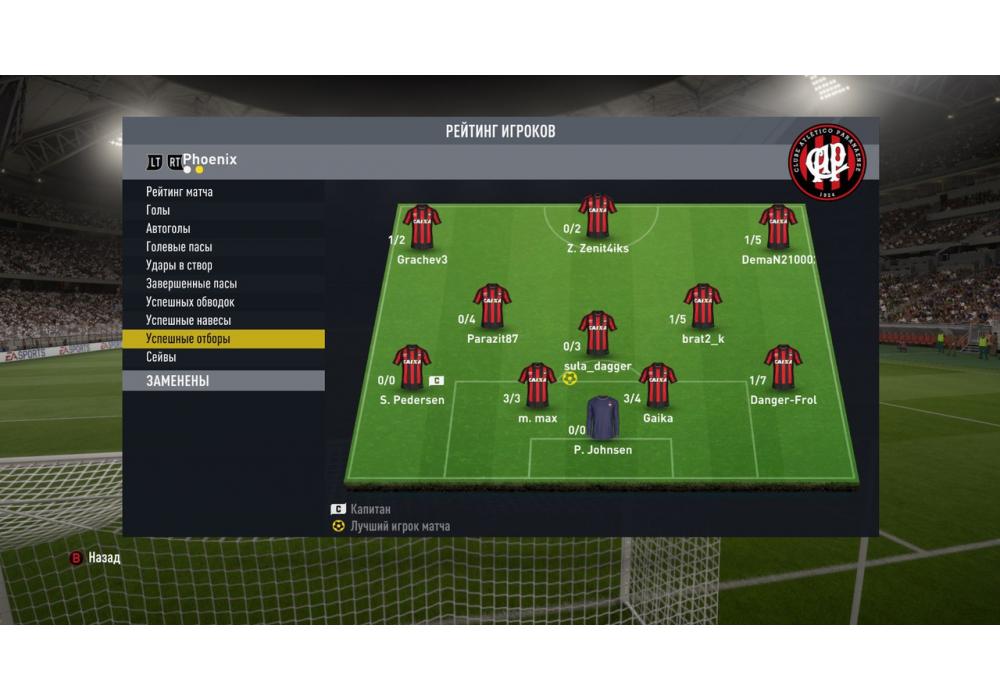The height and width of the screenshot is (700, 1000).
Task: Open the Голы stat category
Action: coord(159,210)
